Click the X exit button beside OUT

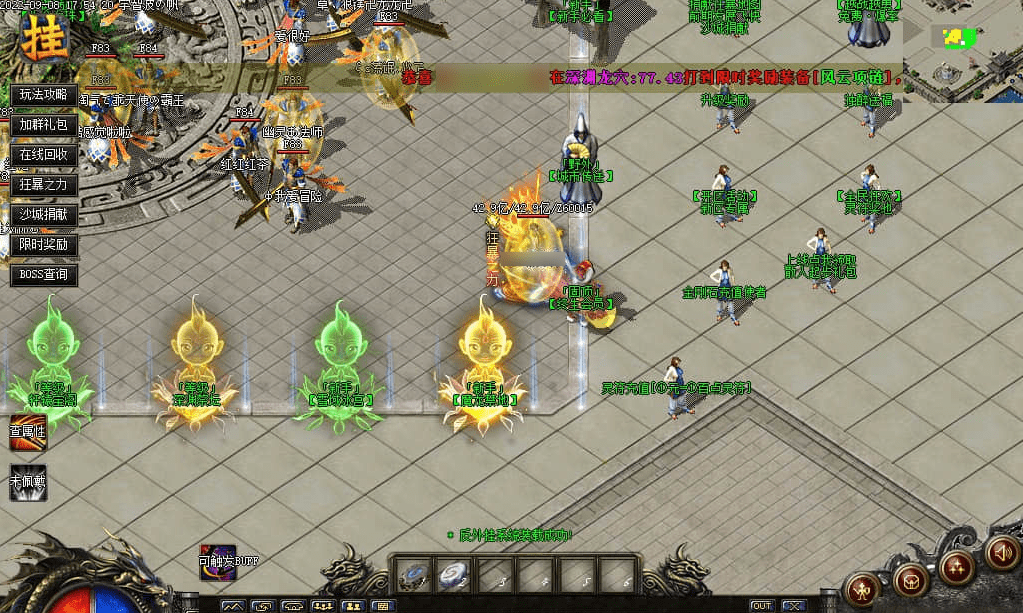pyautogui.click(x=794, y=606)
